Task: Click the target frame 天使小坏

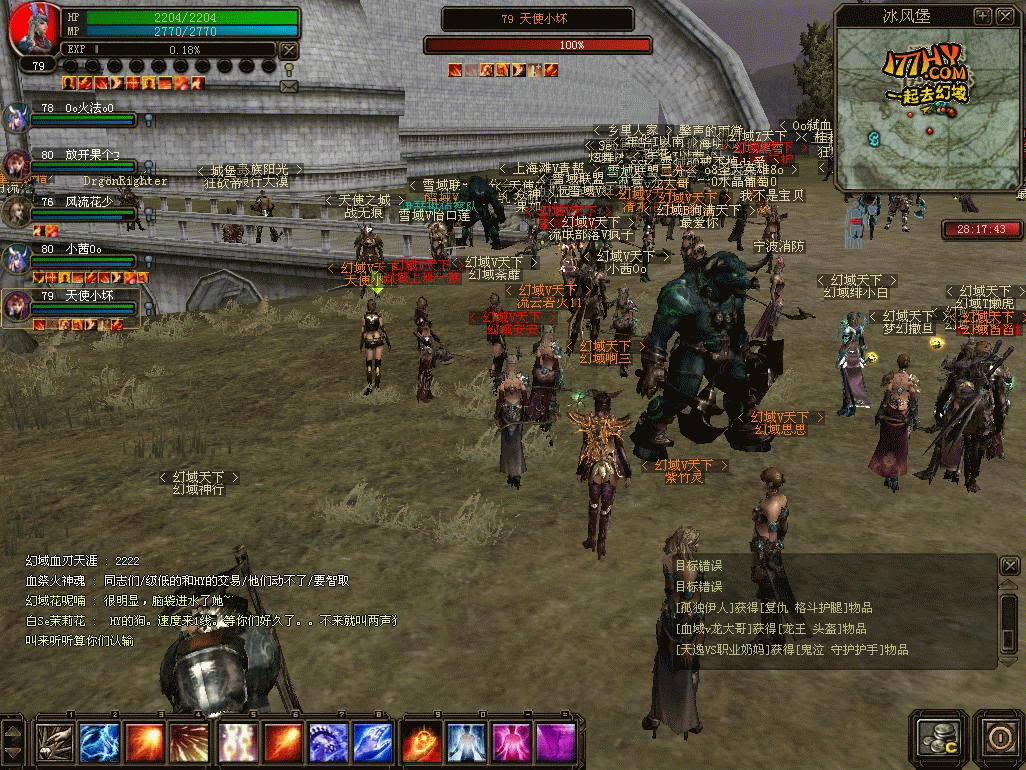Action: [538, 19]
